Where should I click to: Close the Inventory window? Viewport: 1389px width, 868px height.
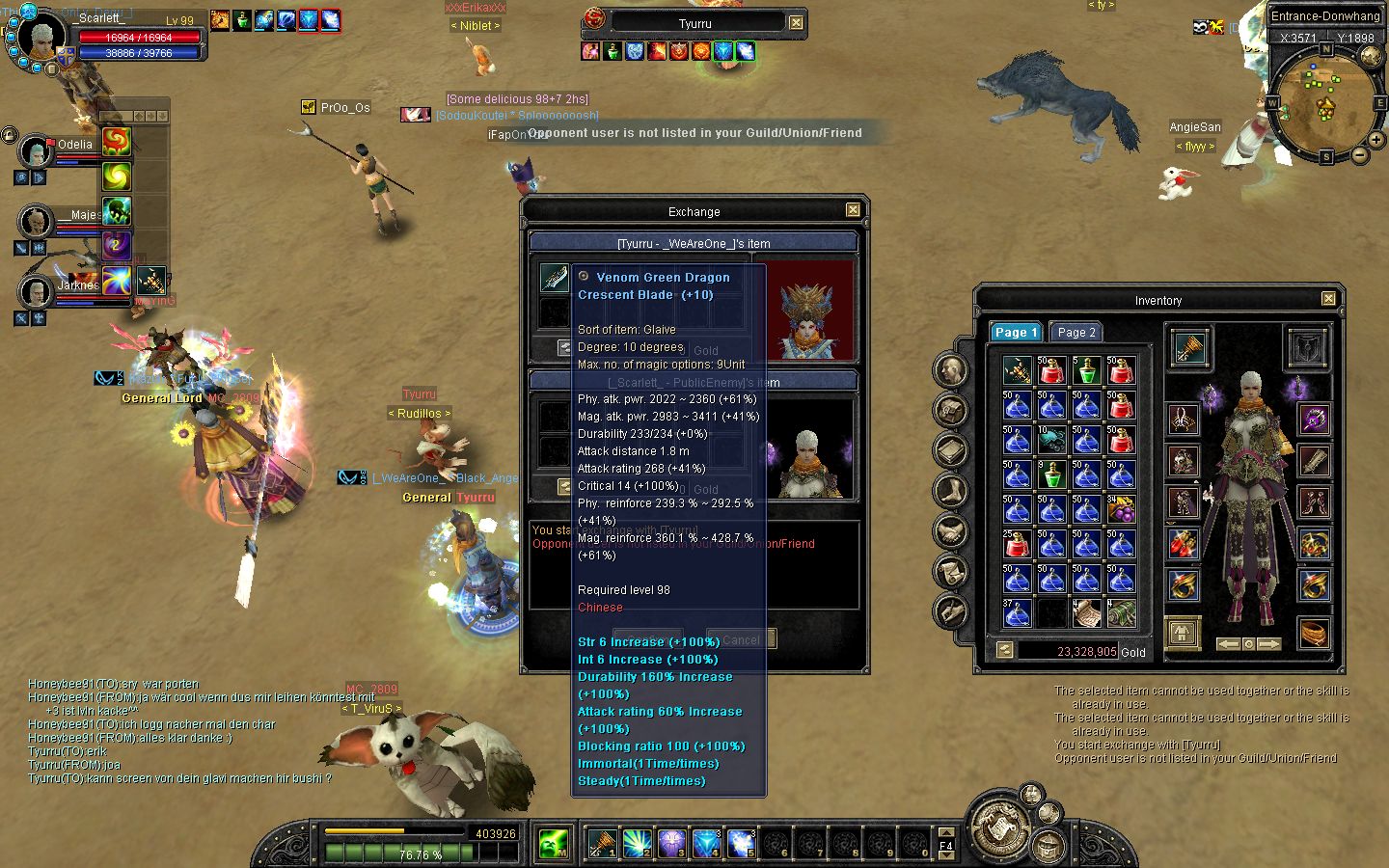click(x=1328, y=299)
